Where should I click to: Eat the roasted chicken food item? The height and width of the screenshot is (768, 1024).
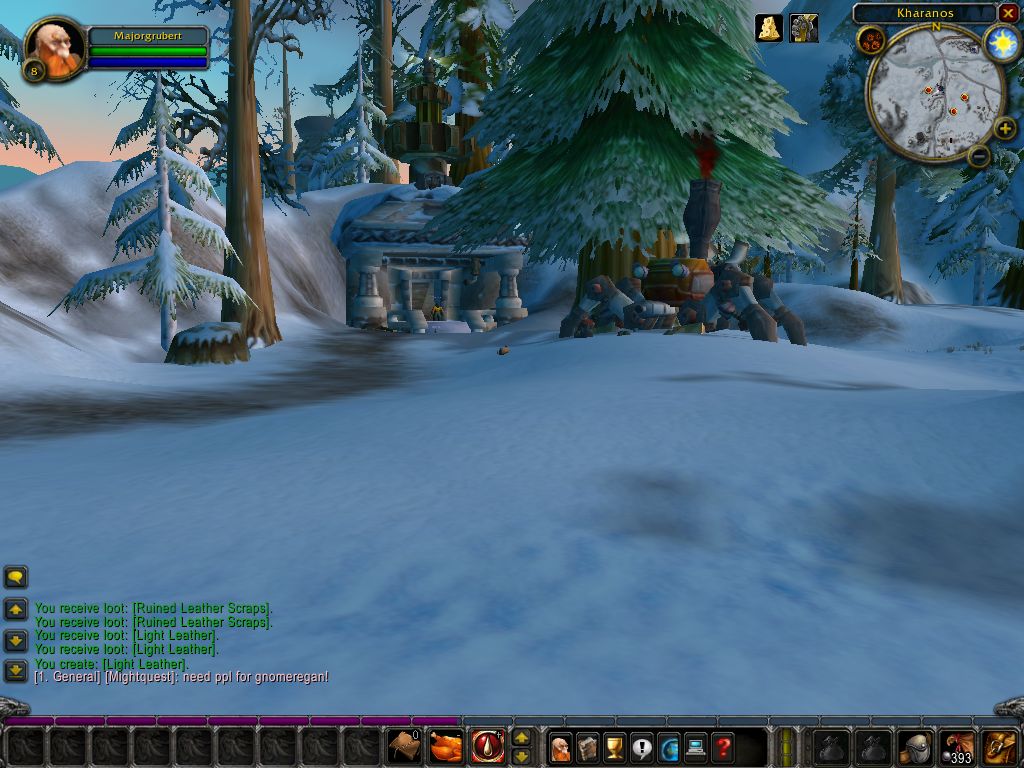[x=446, y=746]
